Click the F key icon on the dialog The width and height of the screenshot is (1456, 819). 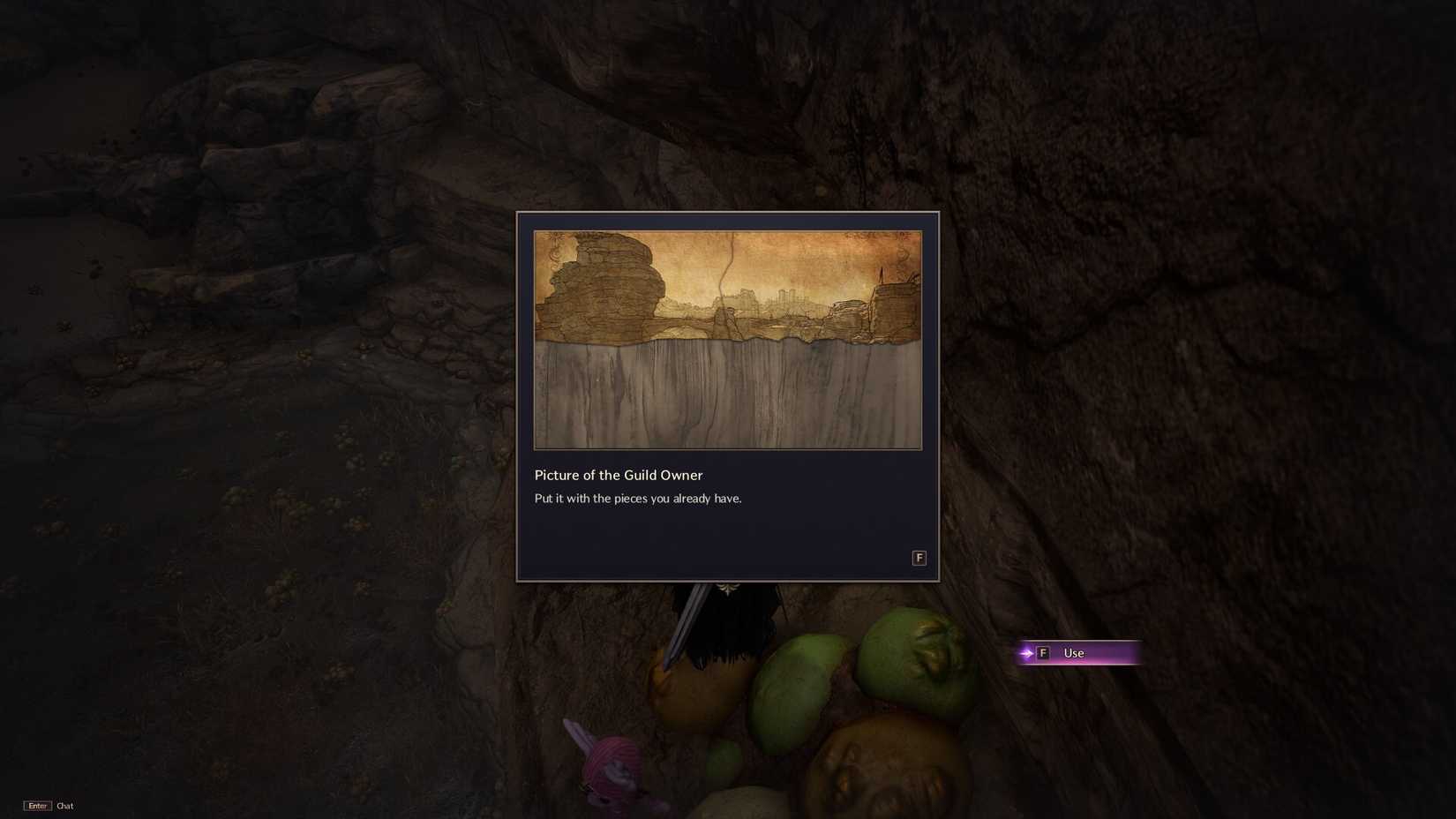919,558
